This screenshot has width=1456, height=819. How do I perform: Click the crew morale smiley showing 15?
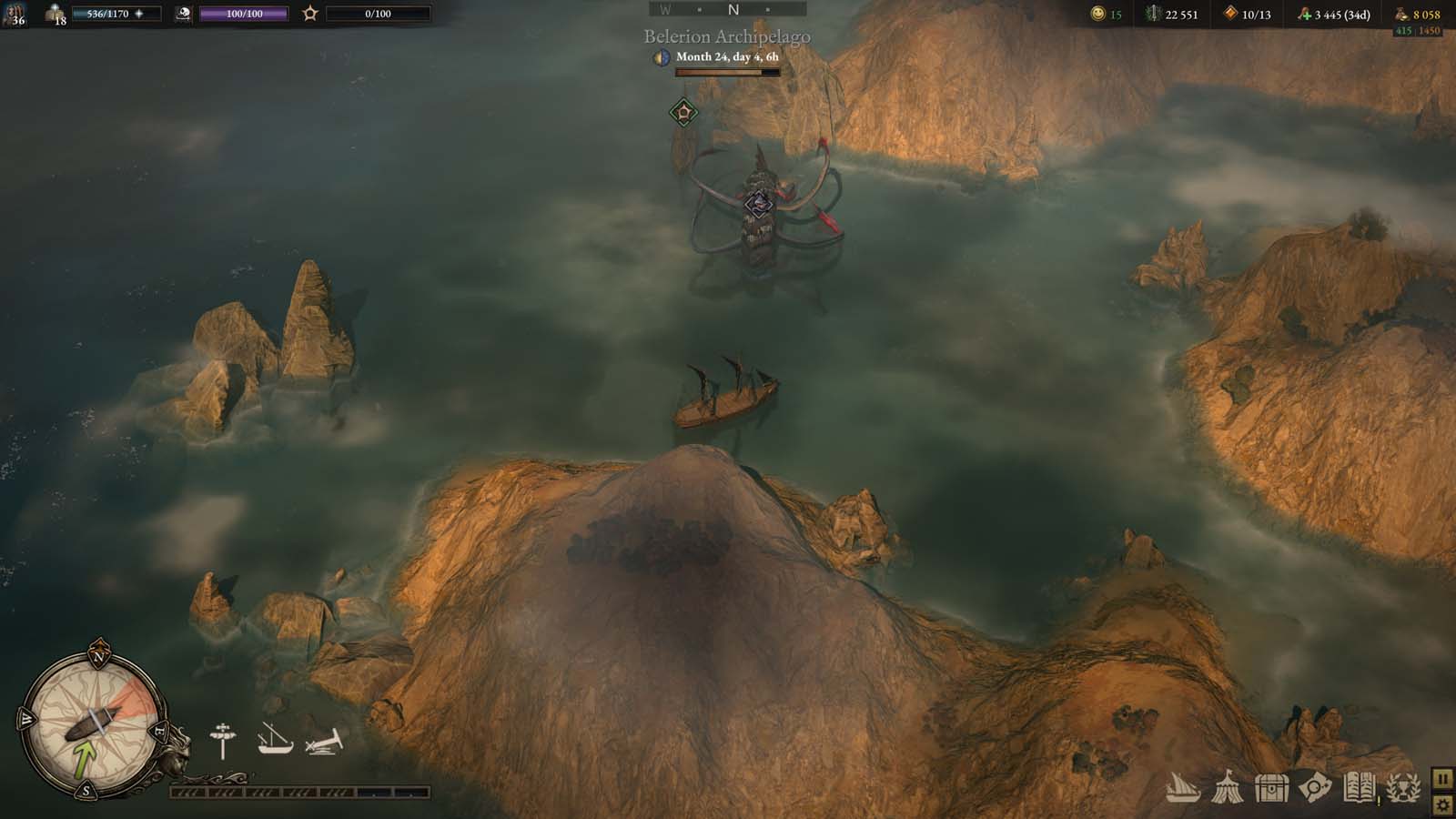(1098, 15)
